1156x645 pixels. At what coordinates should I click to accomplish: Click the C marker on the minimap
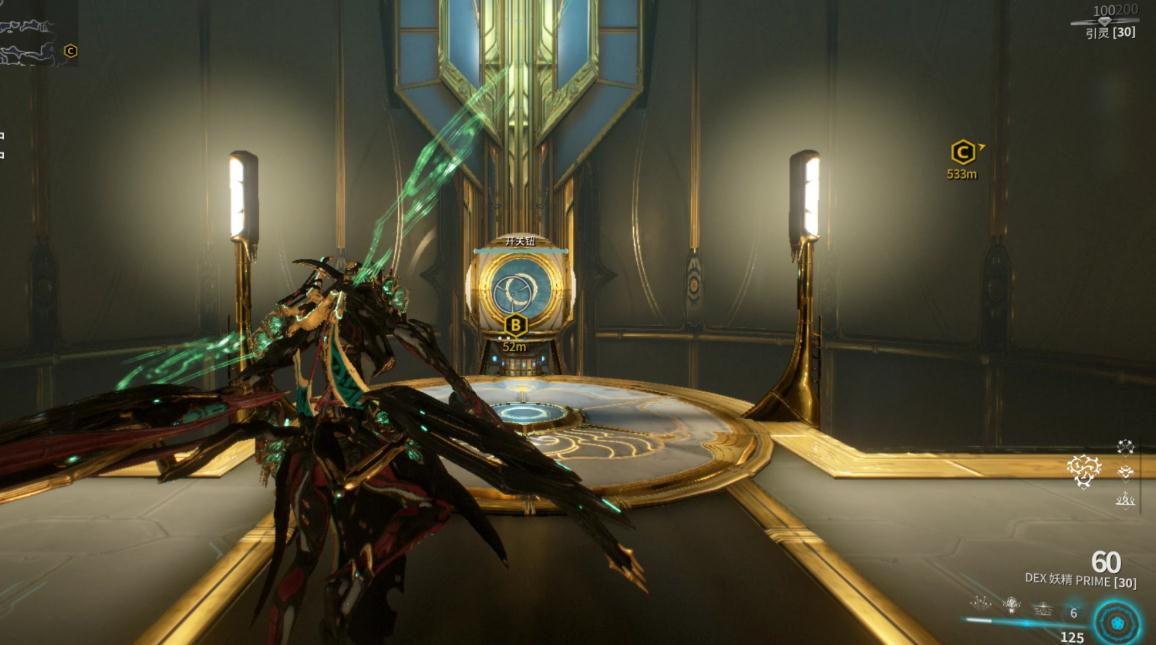[70, 51]
